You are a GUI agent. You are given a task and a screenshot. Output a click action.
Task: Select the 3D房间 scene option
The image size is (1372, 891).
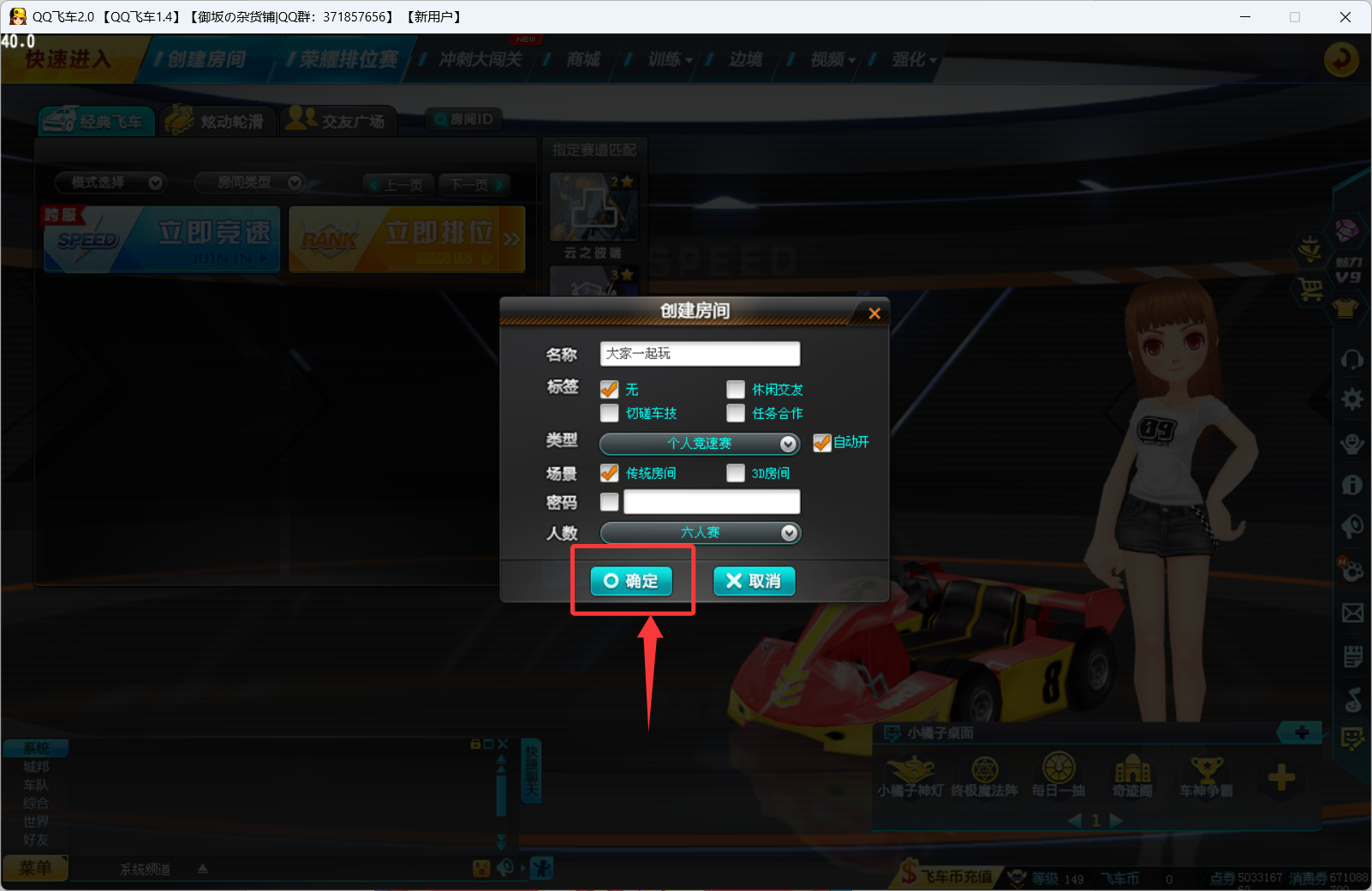click(736, 473)
